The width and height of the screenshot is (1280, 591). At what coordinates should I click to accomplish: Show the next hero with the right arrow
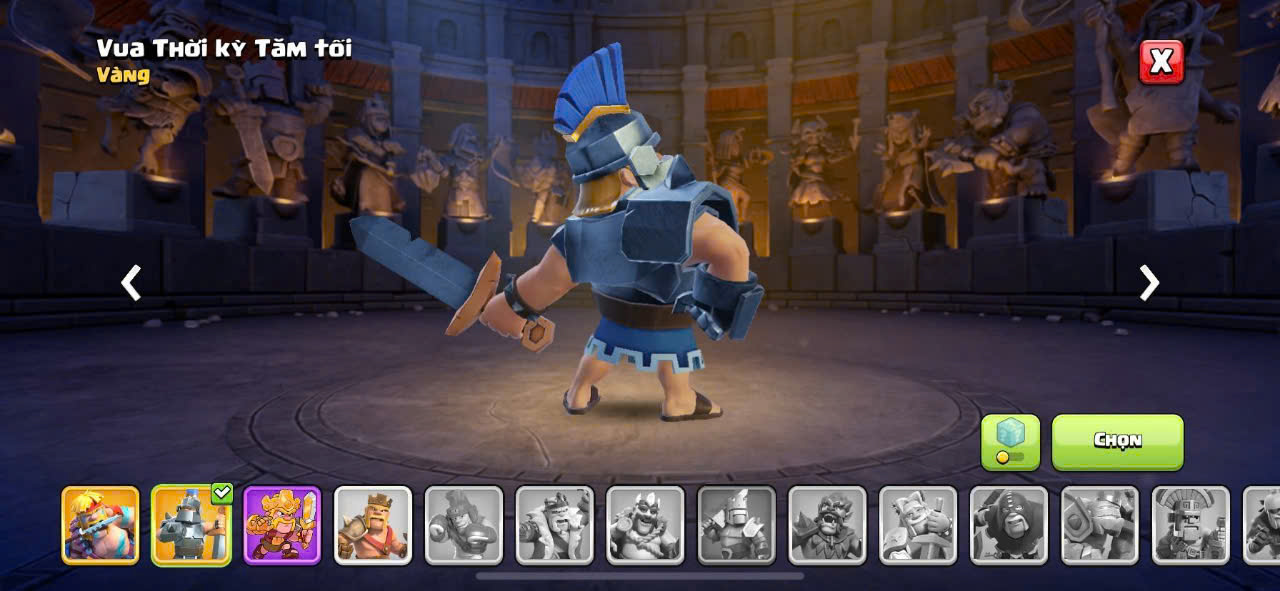pos(1149,283)
